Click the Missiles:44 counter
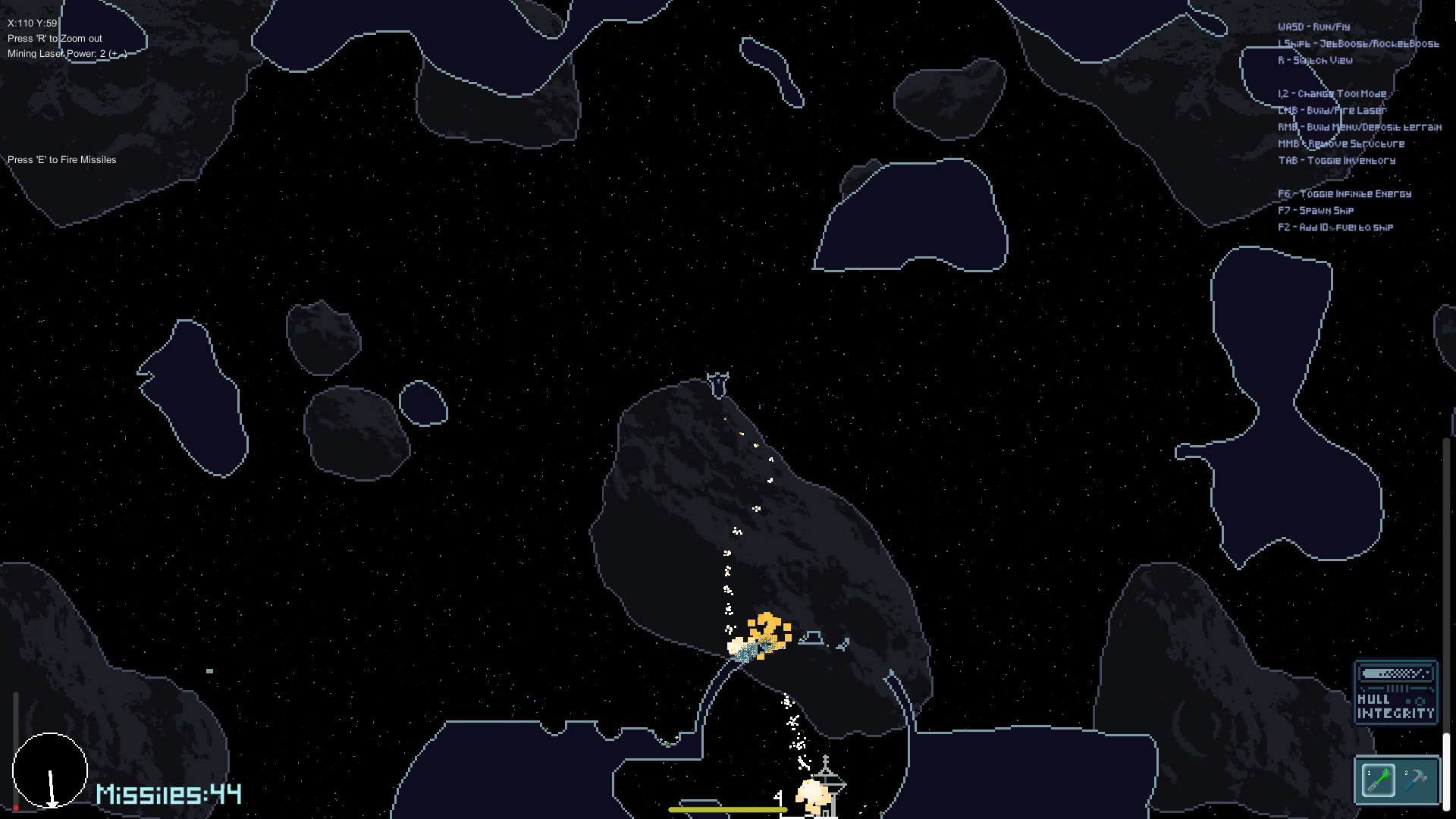Screen dimensions: 1456x819 (168, 795)
